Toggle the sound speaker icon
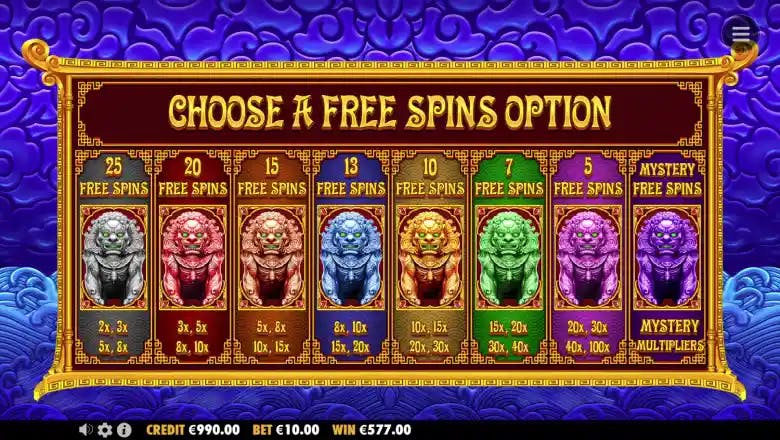The width and height of the screenshot is (780, 440). pos(87,429)
